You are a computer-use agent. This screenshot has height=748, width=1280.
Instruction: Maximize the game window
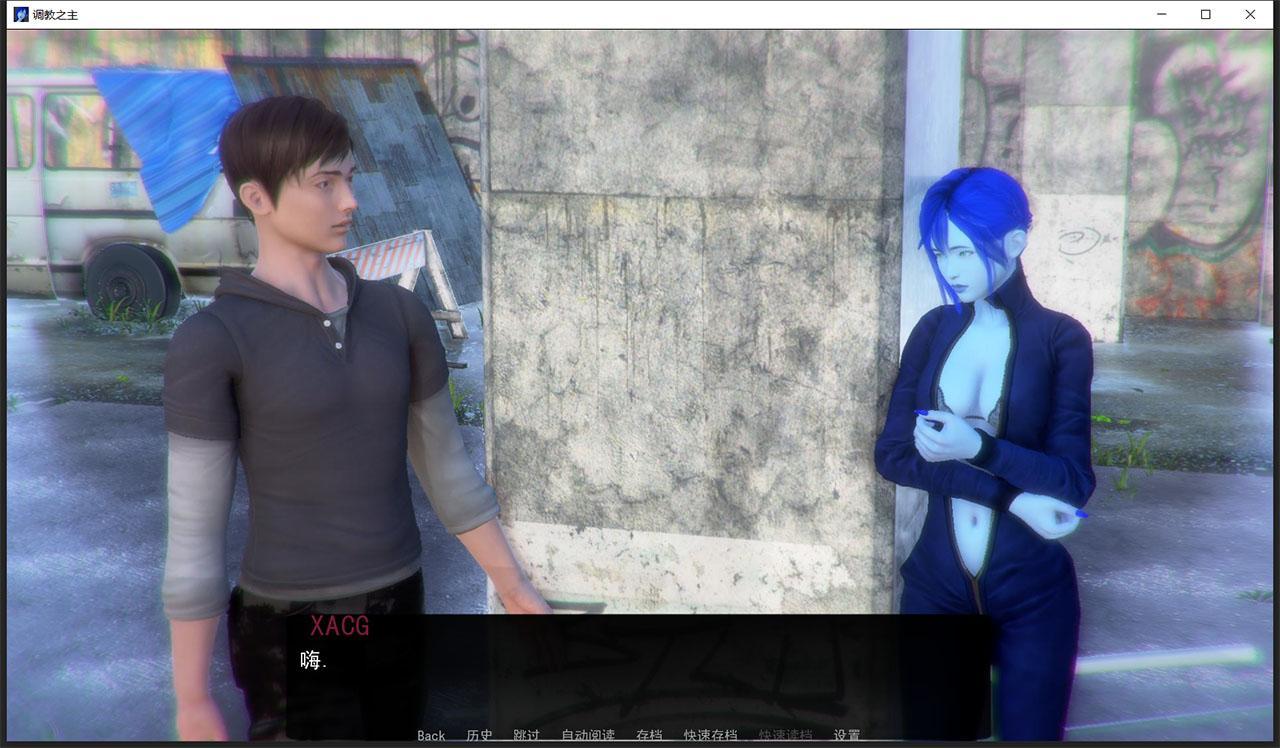tap(1206, 14)
